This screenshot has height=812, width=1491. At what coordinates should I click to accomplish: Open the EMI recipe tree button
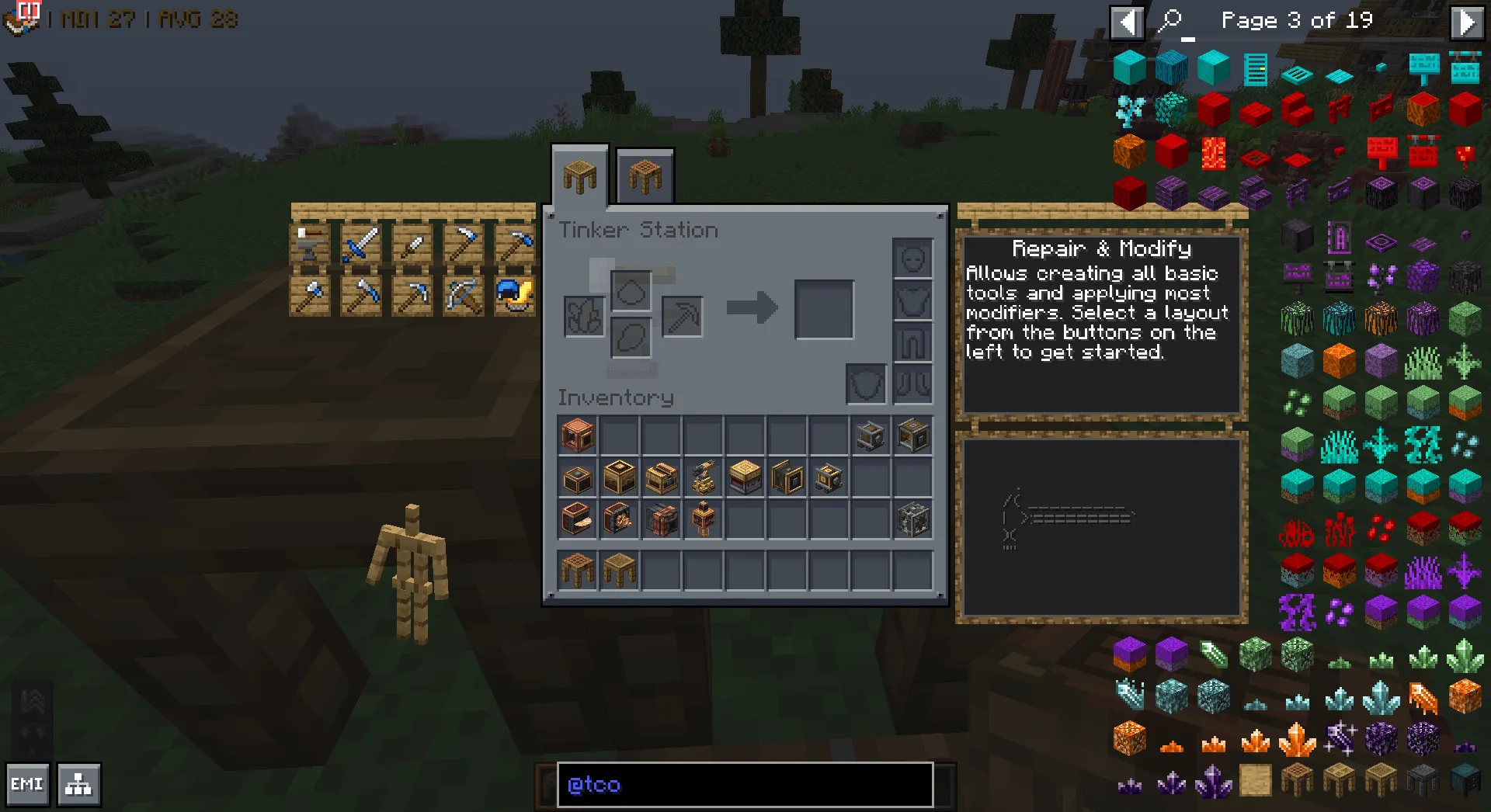[x=78, y=785]
